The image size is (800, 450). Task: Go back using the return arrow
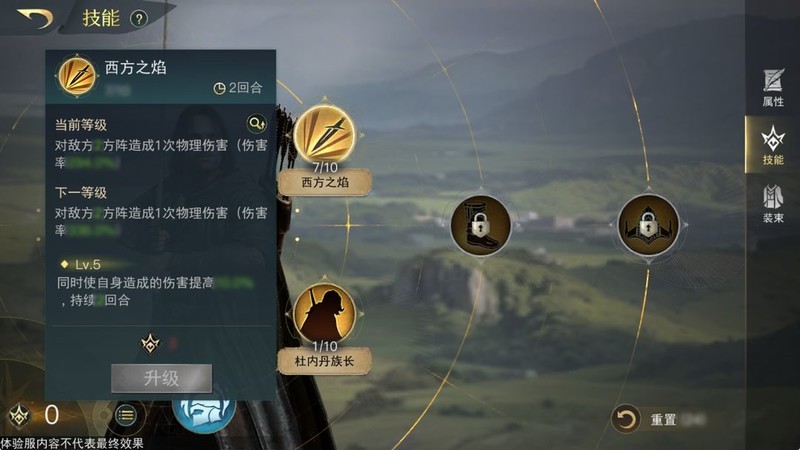coord(34,17)
